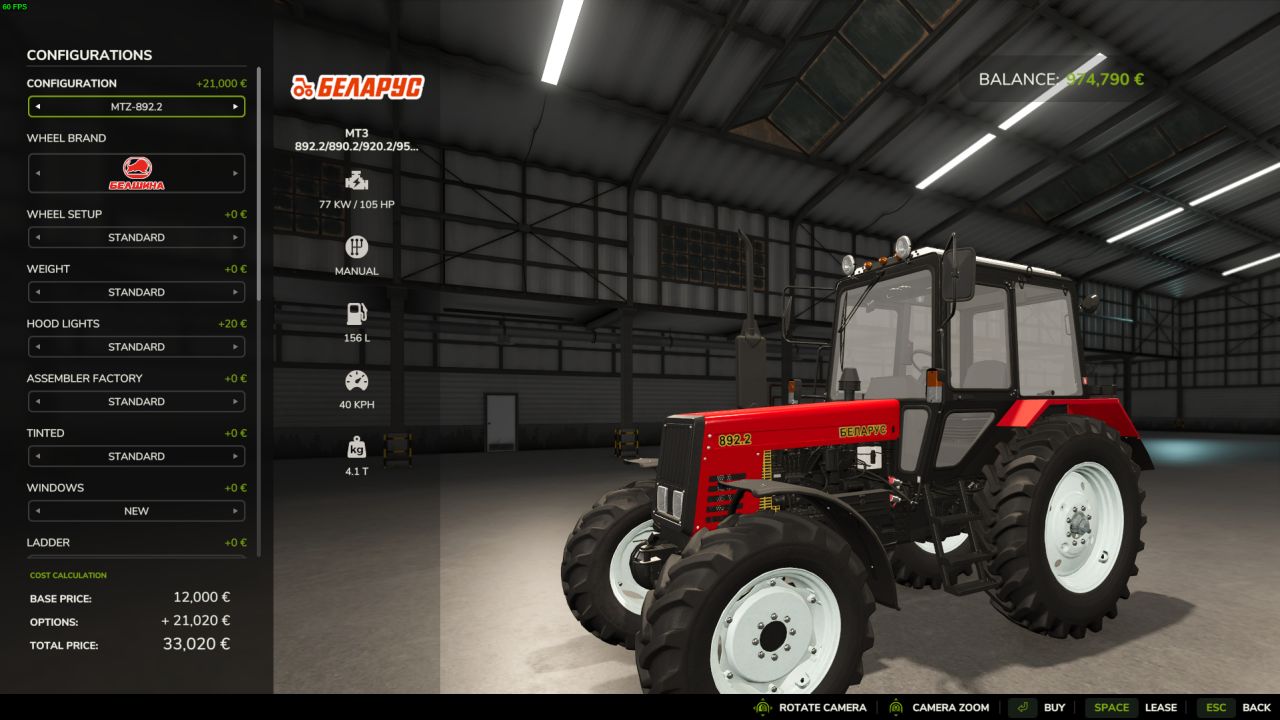Change Weight to the next option
The height and width of the screenshot is (720, 1280).
coord(236,292)
